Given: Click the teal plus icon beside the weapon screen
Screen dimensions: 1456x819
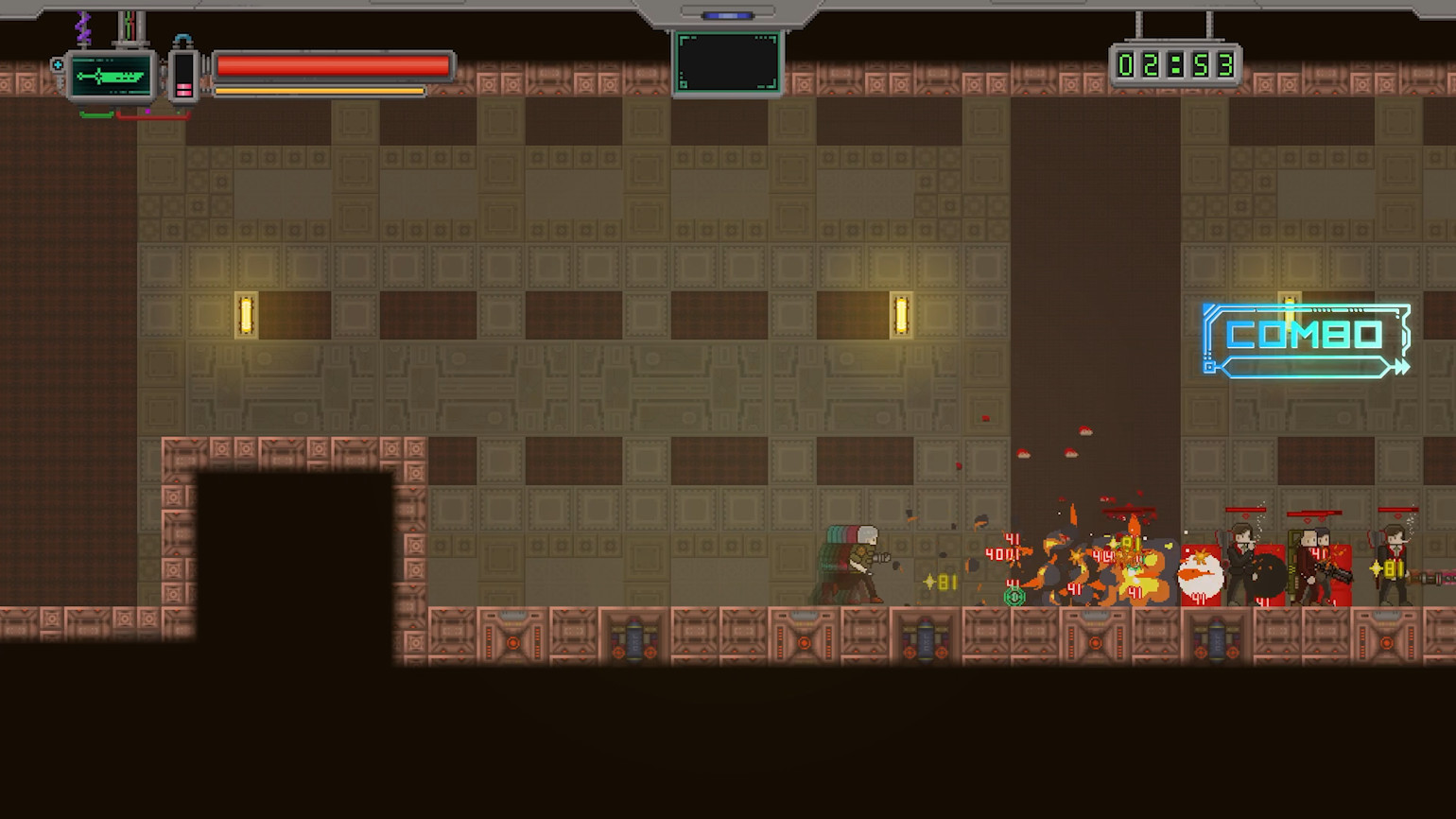Looking at the screenshot, I should point(57,64).
